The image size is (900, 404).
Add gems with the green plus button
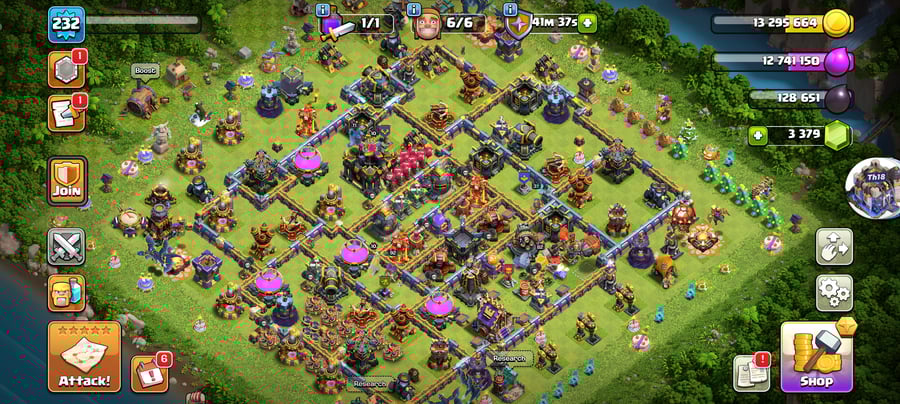pyautogui.click(x=758, y=135)
